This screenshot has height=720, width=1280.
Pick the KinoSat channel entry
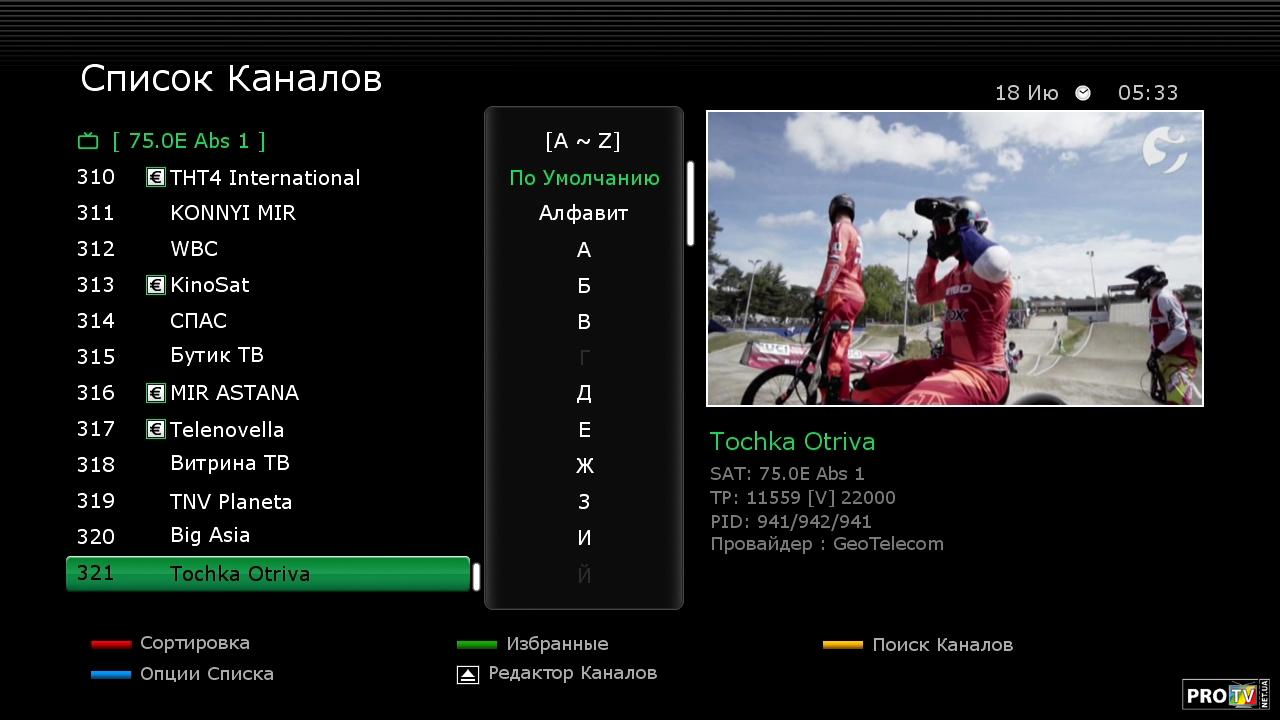[210, 285]
